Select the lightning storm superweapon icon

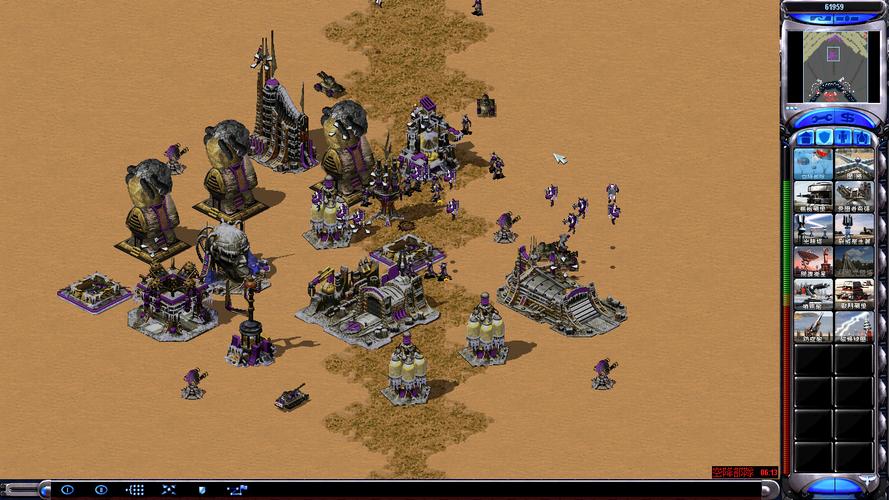point(855,326)
